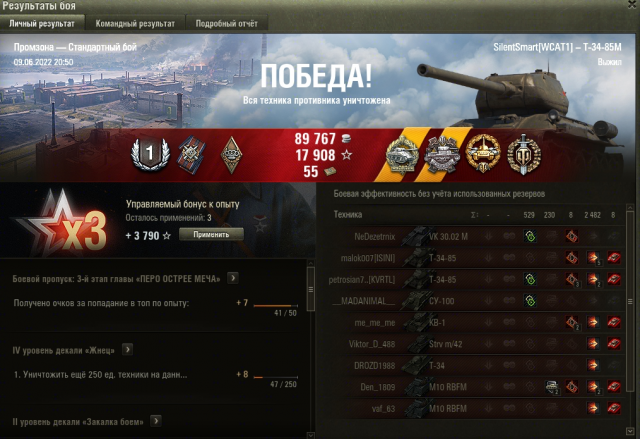
Task: Click the Применить bonus button
Action: coord(211,234)
